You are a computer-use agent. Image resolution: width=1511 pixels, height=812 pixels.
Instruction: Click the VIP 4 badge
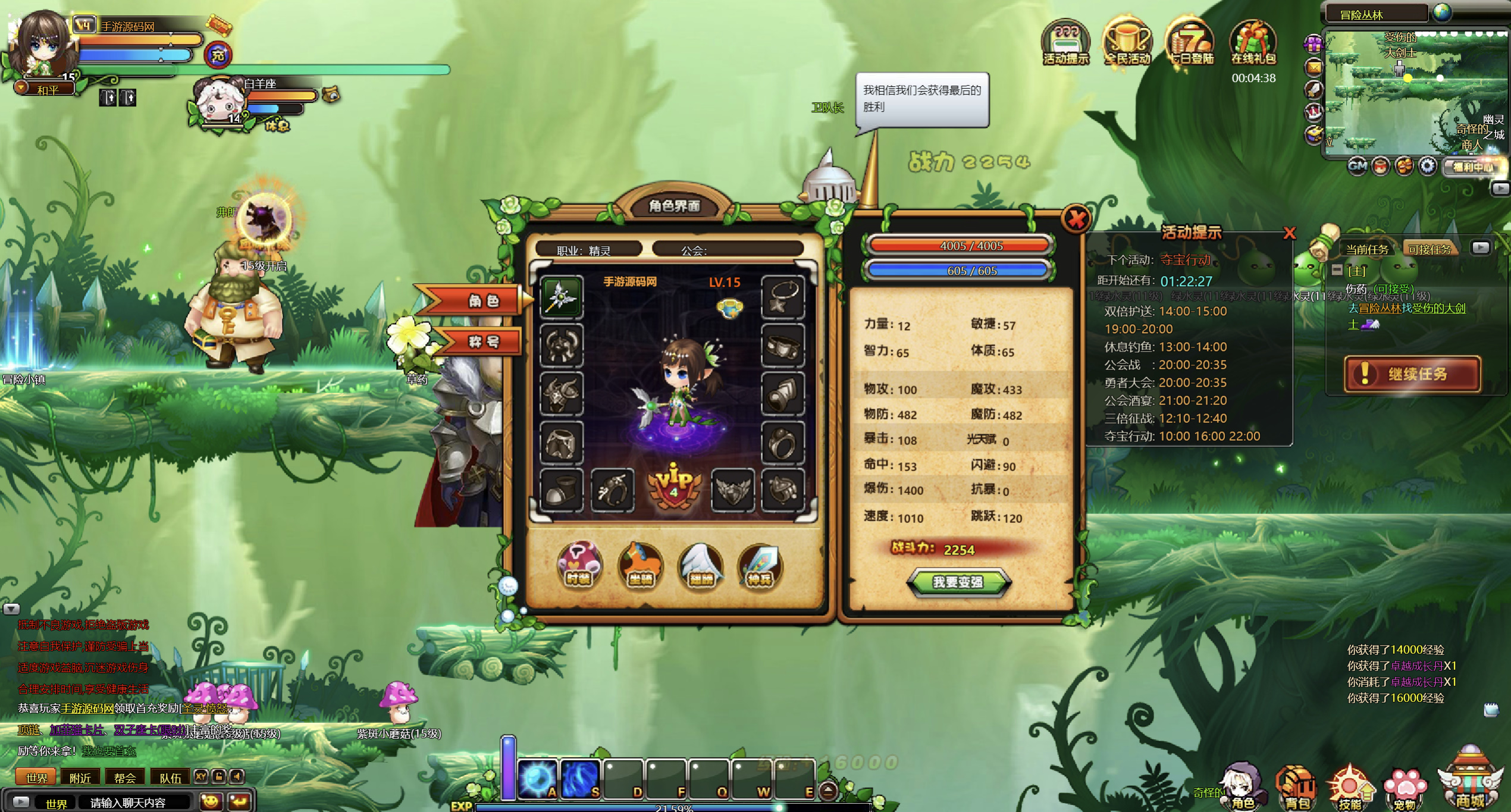pos(673,486)
